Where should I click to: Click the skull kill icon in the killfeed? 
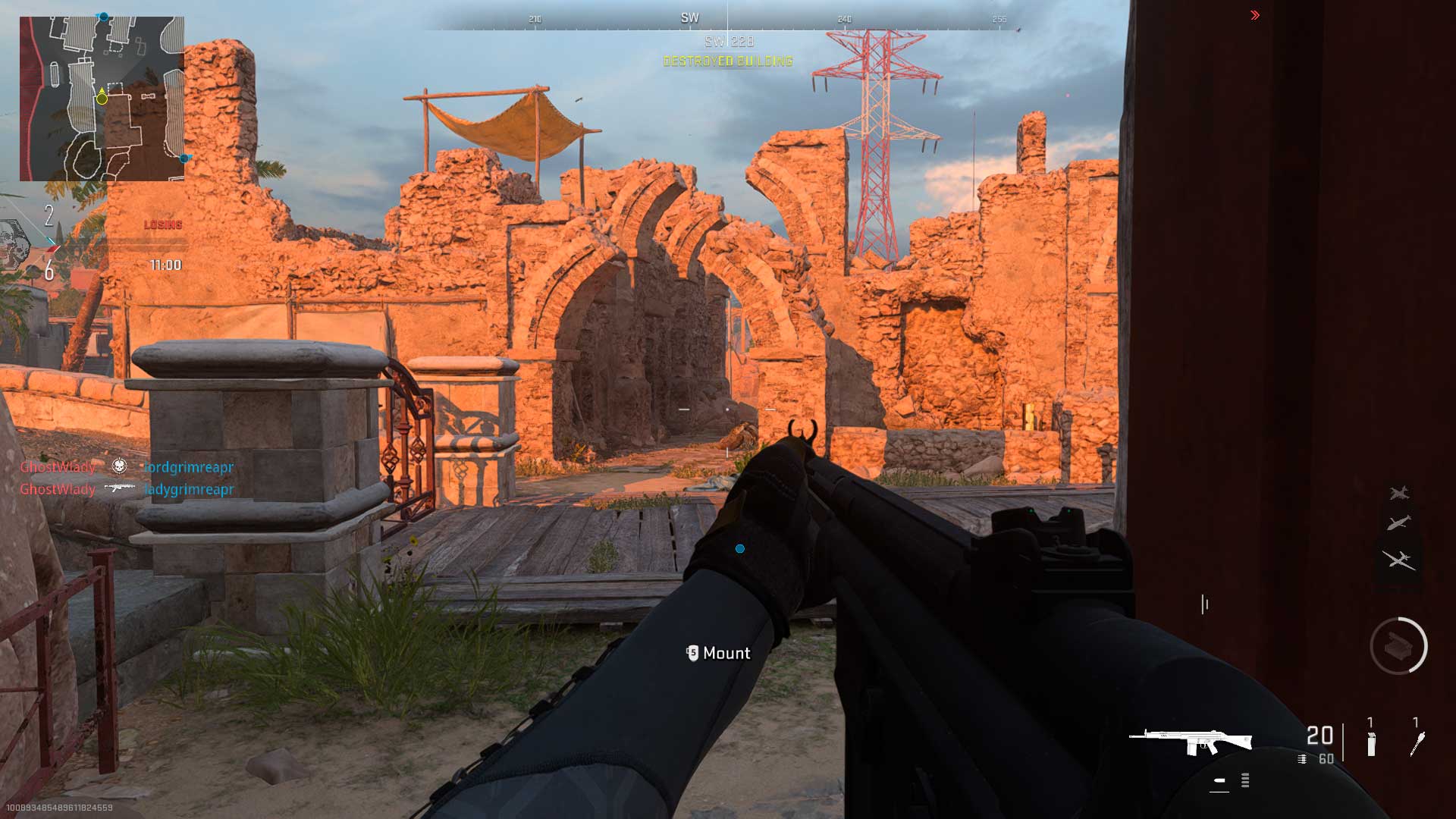click(x=119, y=467)
